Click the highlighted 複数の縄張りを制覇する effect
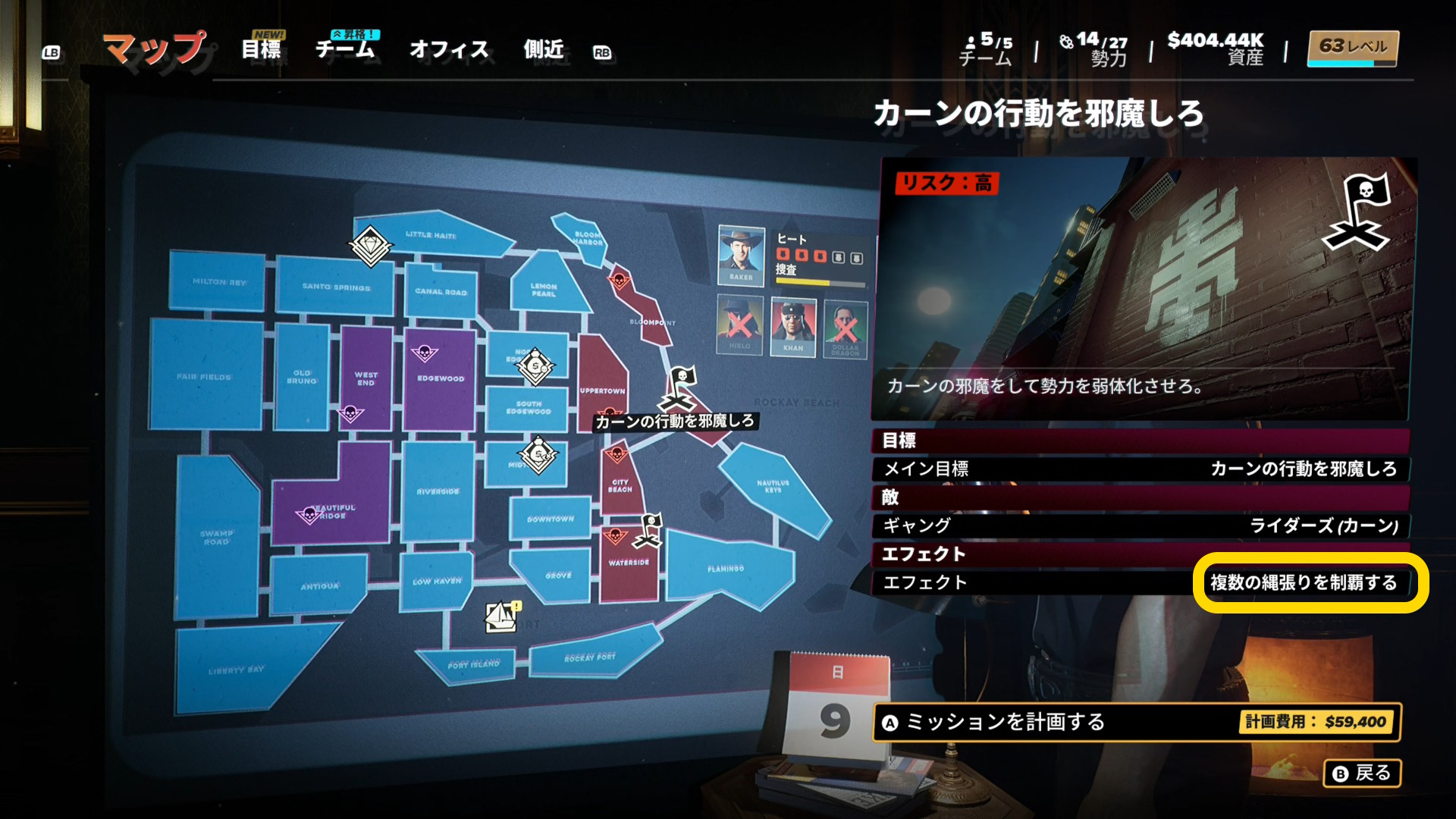 click(1303, 582)
